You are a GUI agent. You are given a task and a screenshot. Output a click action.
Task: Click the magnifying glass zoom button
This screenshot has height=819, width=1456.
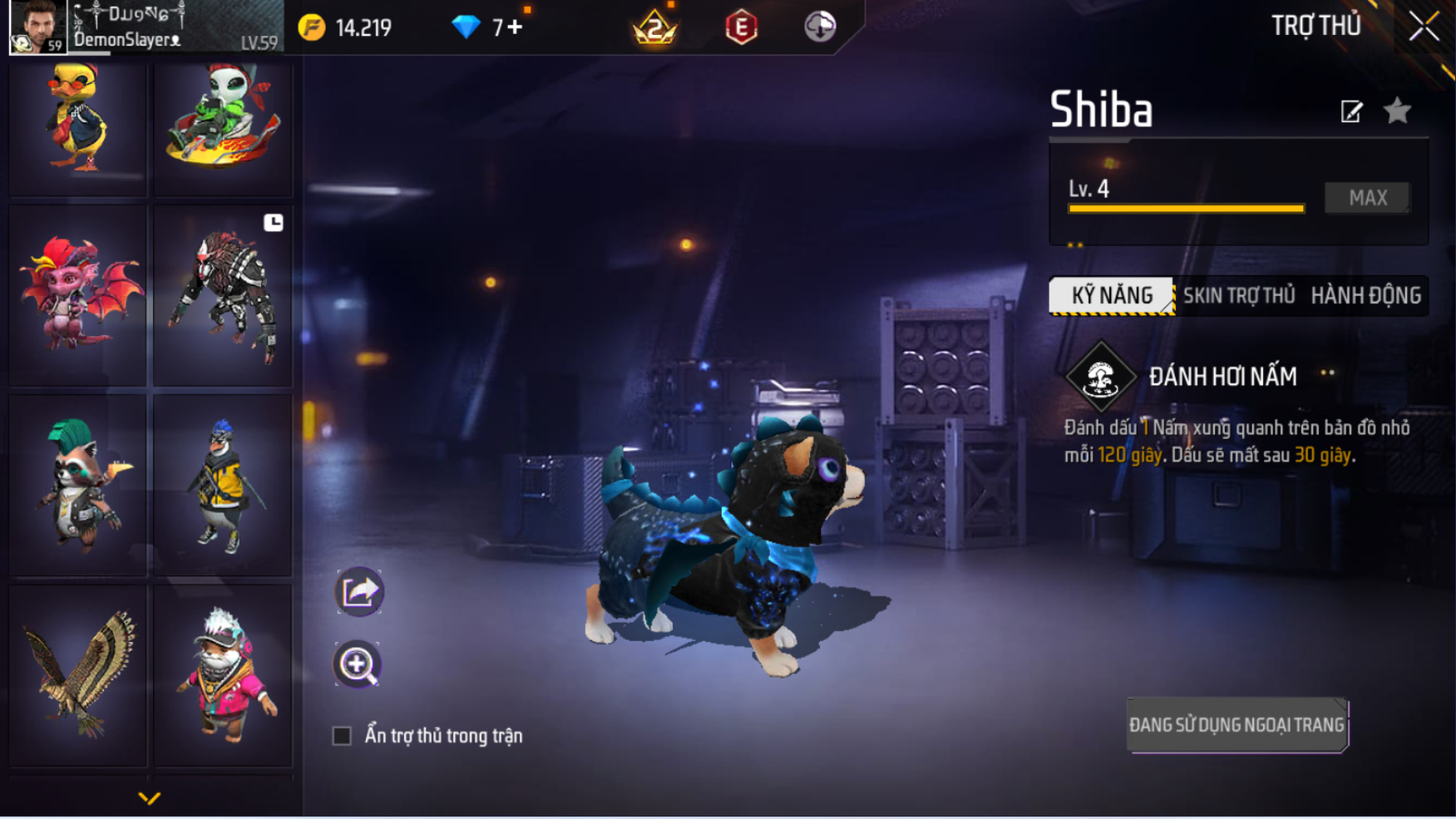(358, 664)
